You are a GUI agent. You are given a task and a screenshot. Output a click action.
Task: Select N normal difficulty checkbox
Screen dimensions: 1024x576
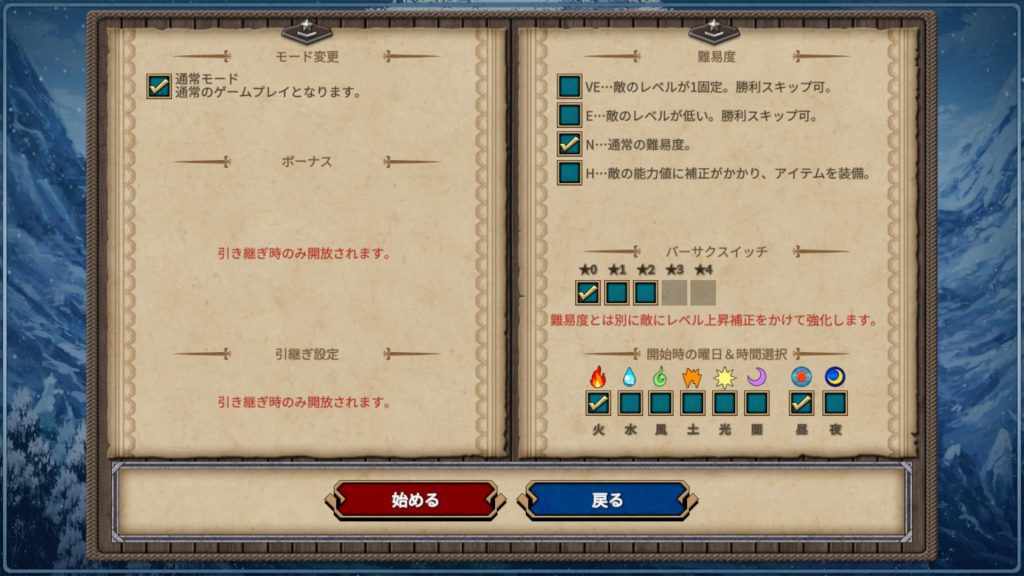[x=570, y=145]
